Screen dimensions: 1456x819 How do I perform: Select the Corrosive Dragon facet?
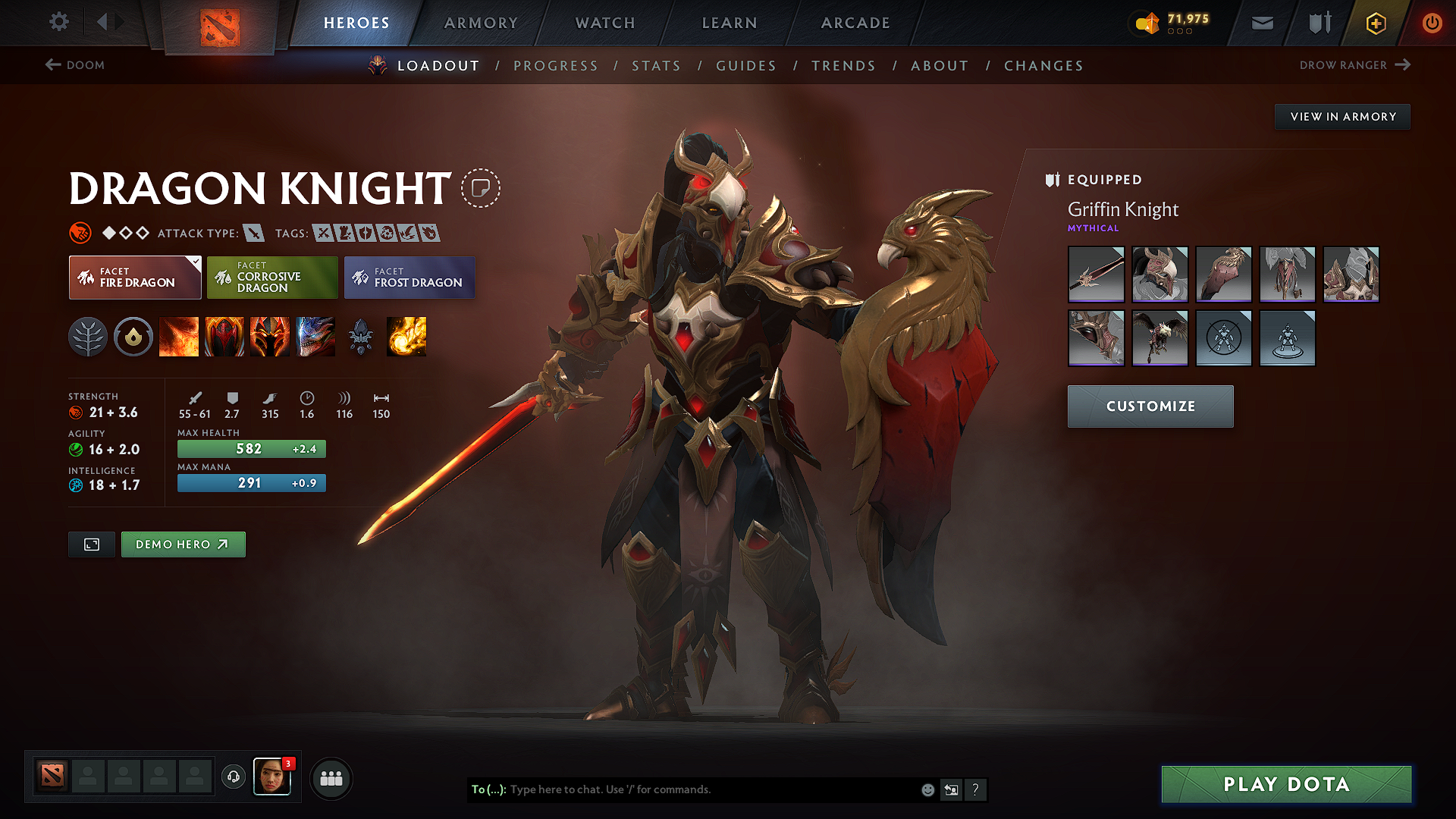[271, 278]
